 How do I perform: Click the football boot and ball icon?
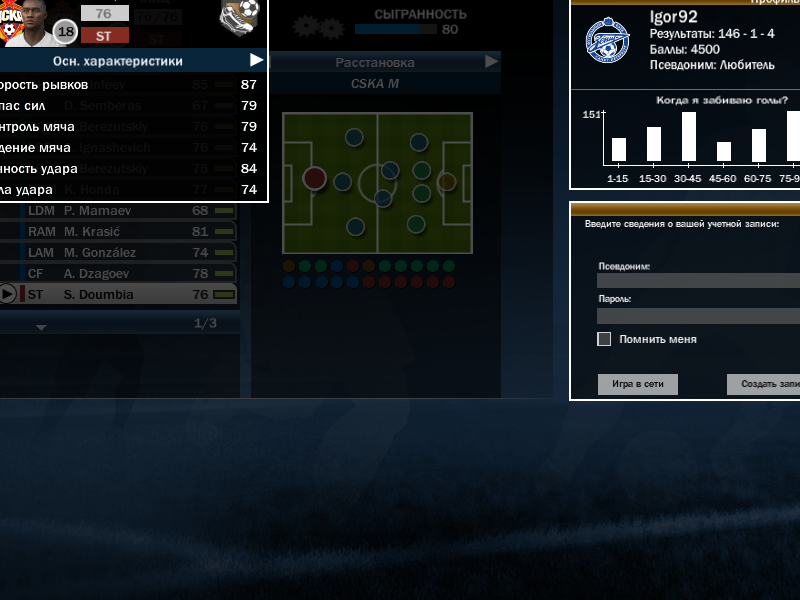click(x=239, y=15)
